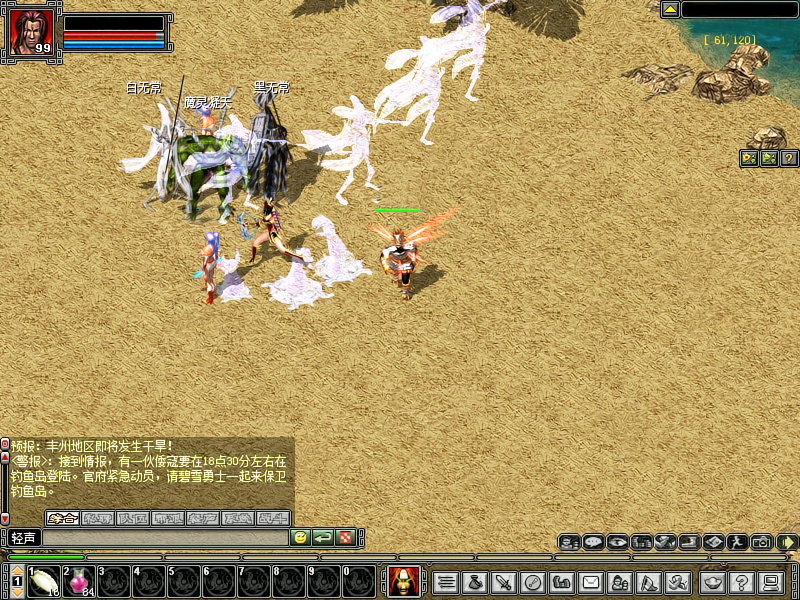Switch to the 综合 chat tab
Screen dimensions: 800x600
pos(63,518)
